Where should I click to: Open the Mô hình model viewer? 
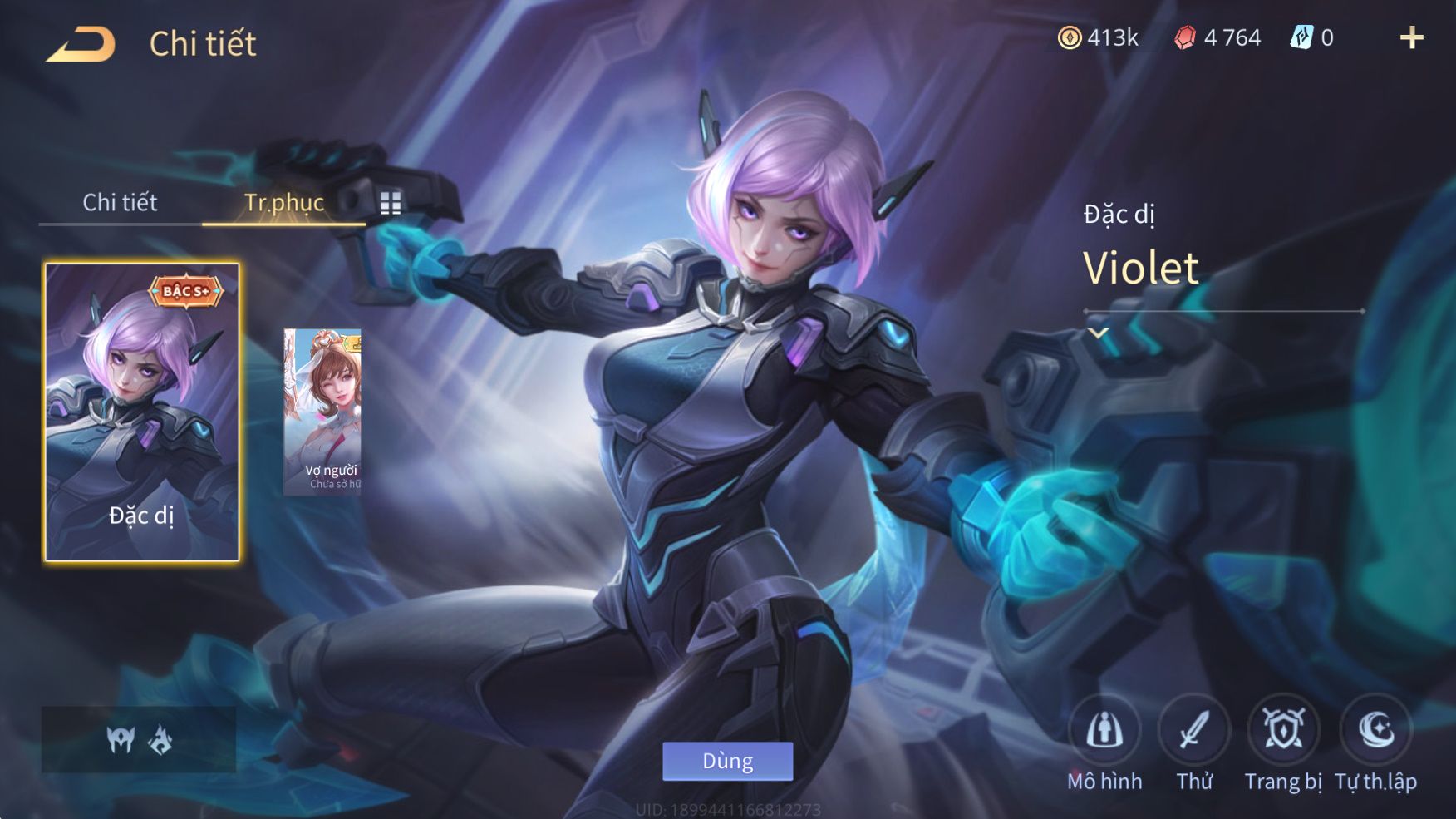pos(1104,732)
